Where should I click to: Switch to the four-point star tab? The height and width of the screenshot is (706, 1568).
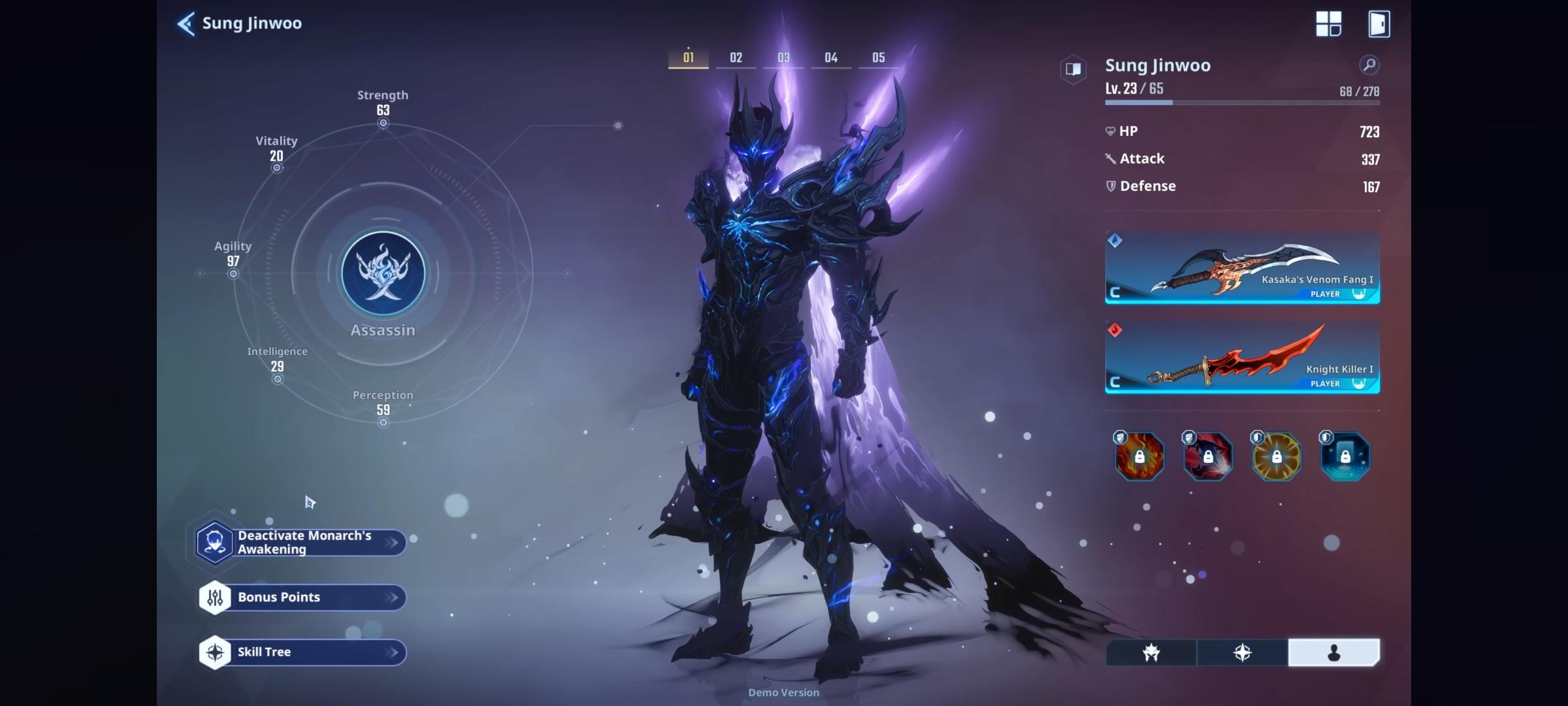[1242, 652]
